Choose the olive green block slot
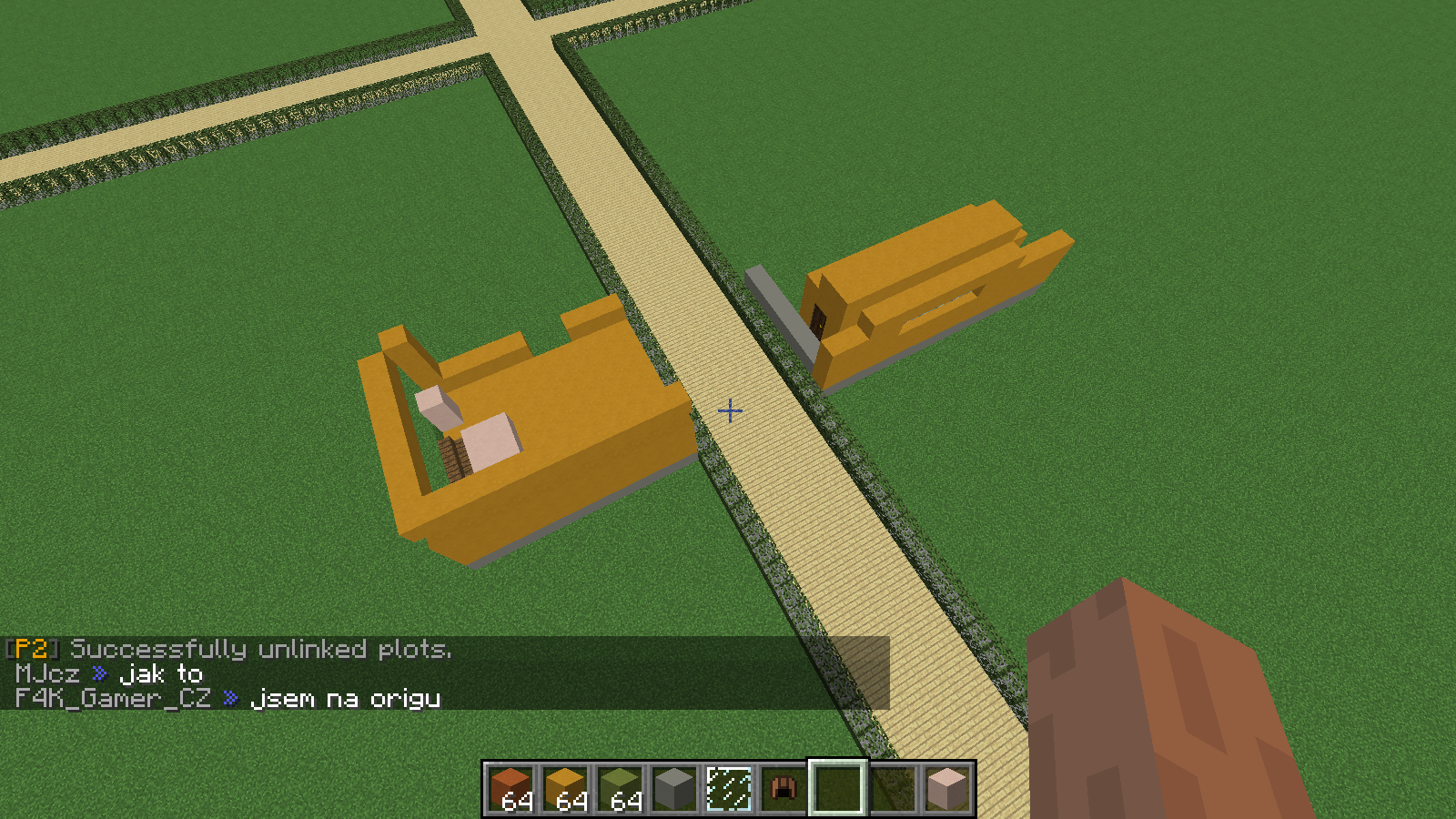Image resolution: width=1456 pixels, height=819 pixels. click(x=620, y=788)
